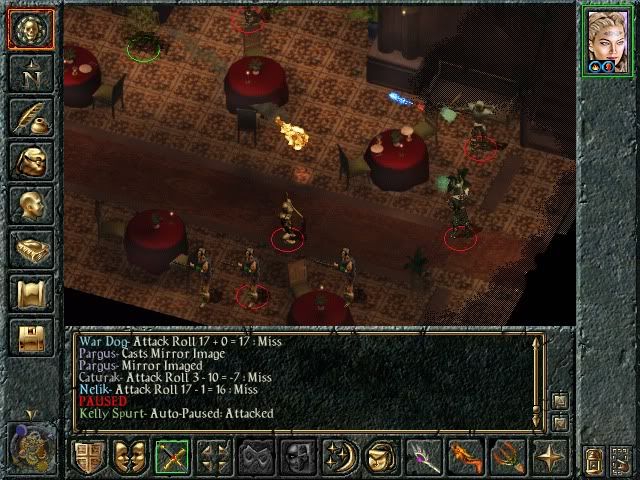Open special abilities star button
The image size is (640, 480).
550,456
